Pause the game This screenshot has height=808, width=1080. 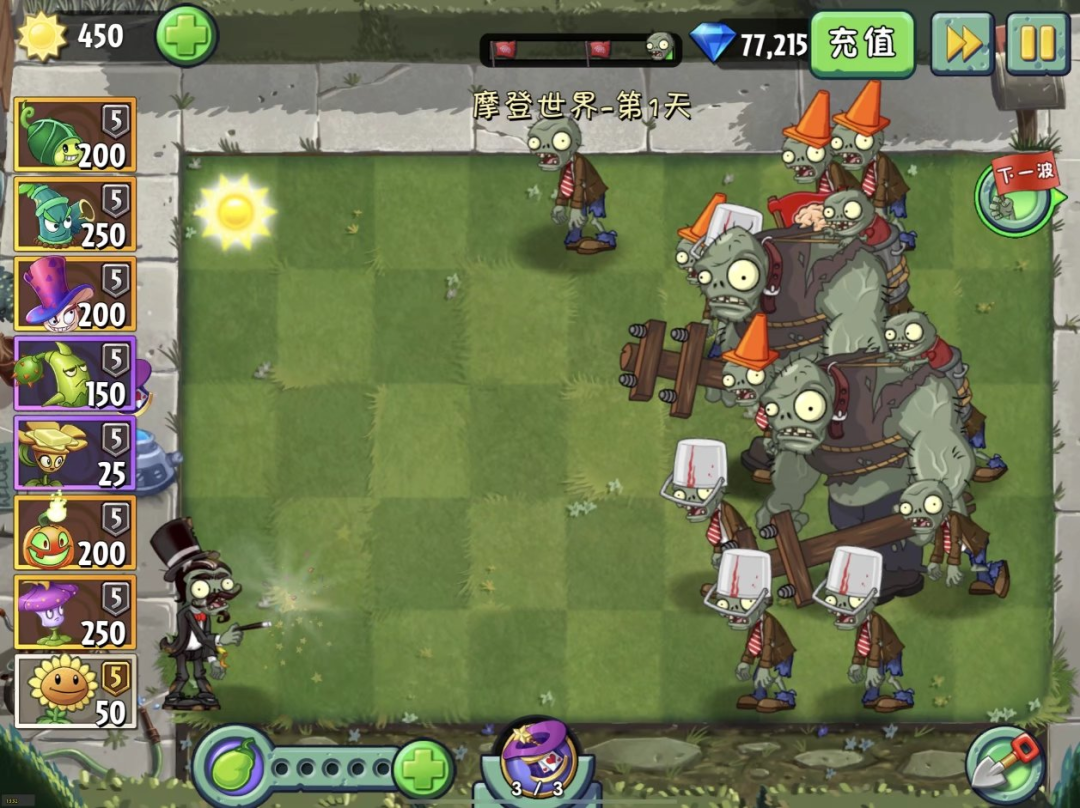(1037, 44)
